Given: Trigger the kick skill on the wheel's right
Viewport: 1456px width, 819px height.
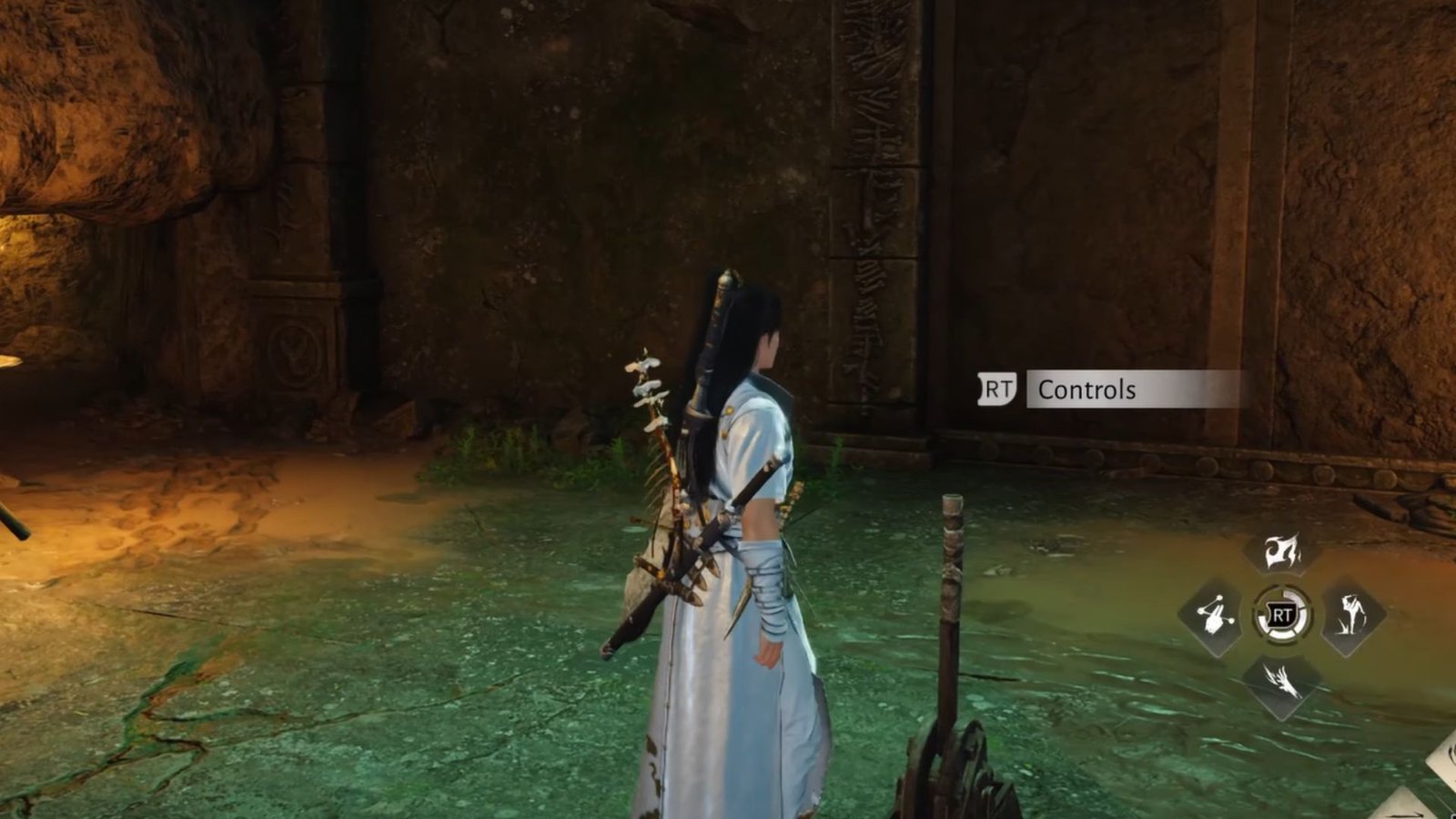Looking at the screenshot, I should coord(1350,614).
